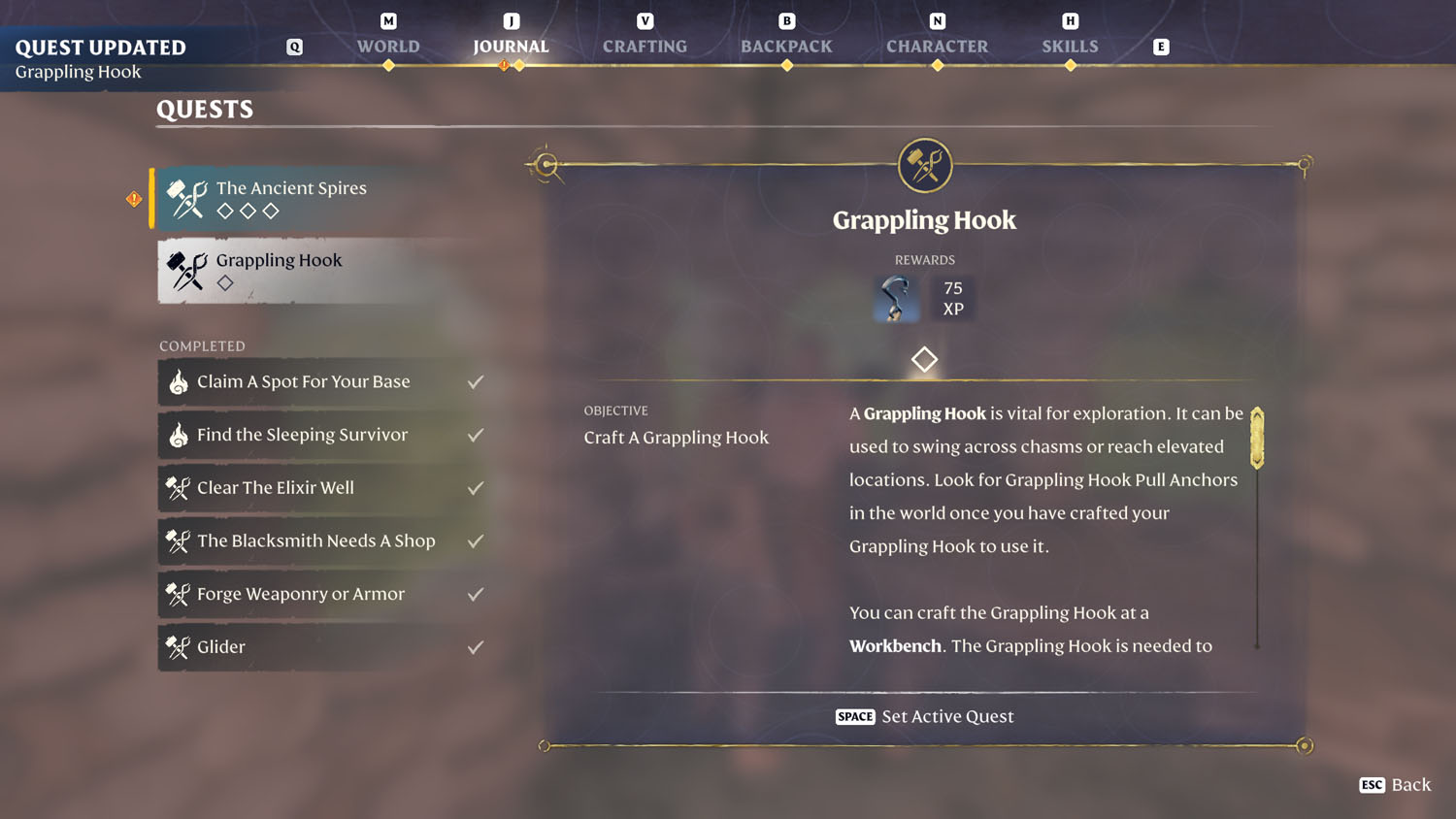Image resolution: width=1456 pixels, height=819 pixels.
Task: Select The Ancient Spires quest
Action: click(x=320, y=198)
